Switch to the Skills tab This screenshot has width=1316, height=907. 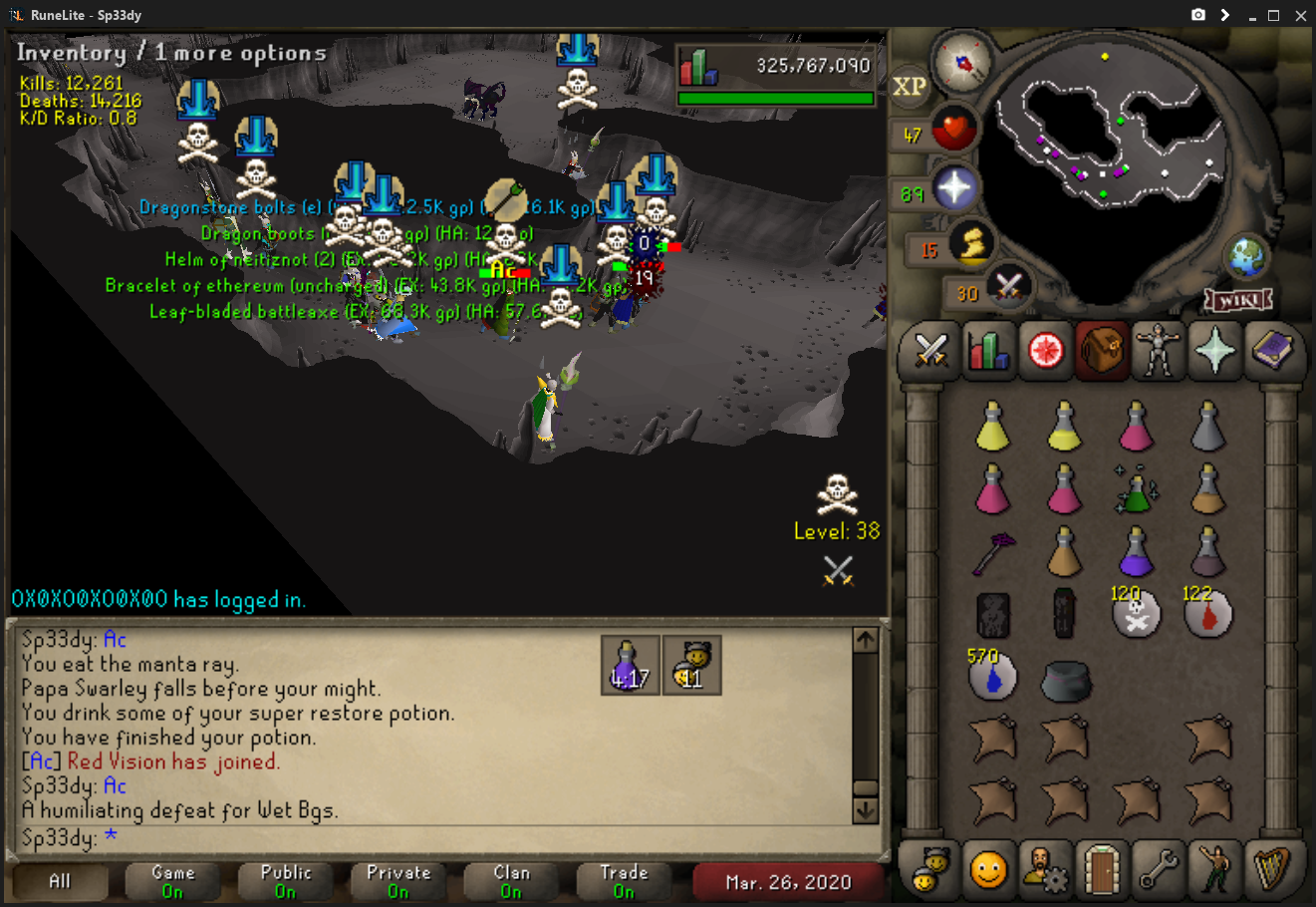click(987, 351)
